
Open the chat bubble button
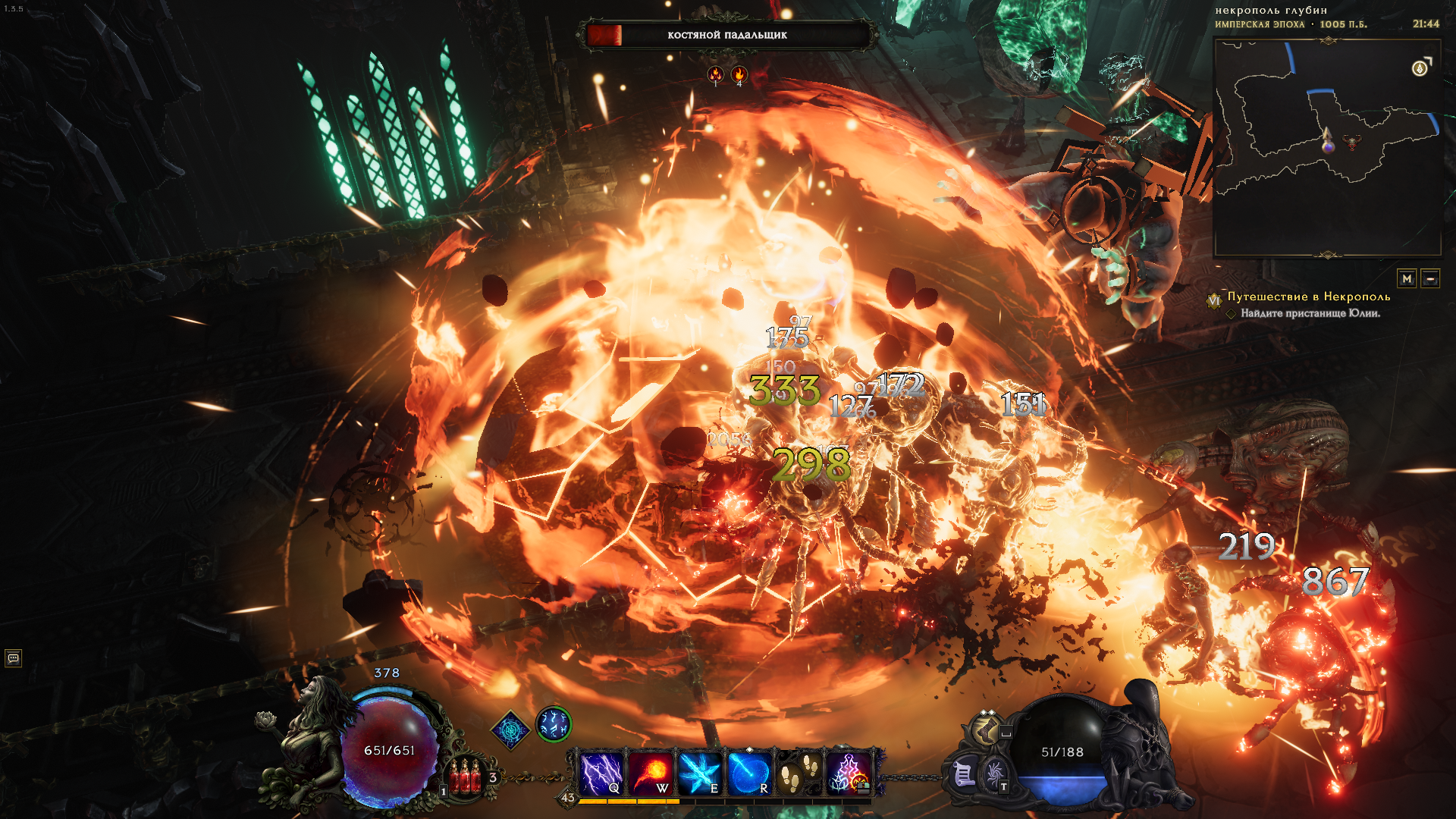tap(13, 658)
